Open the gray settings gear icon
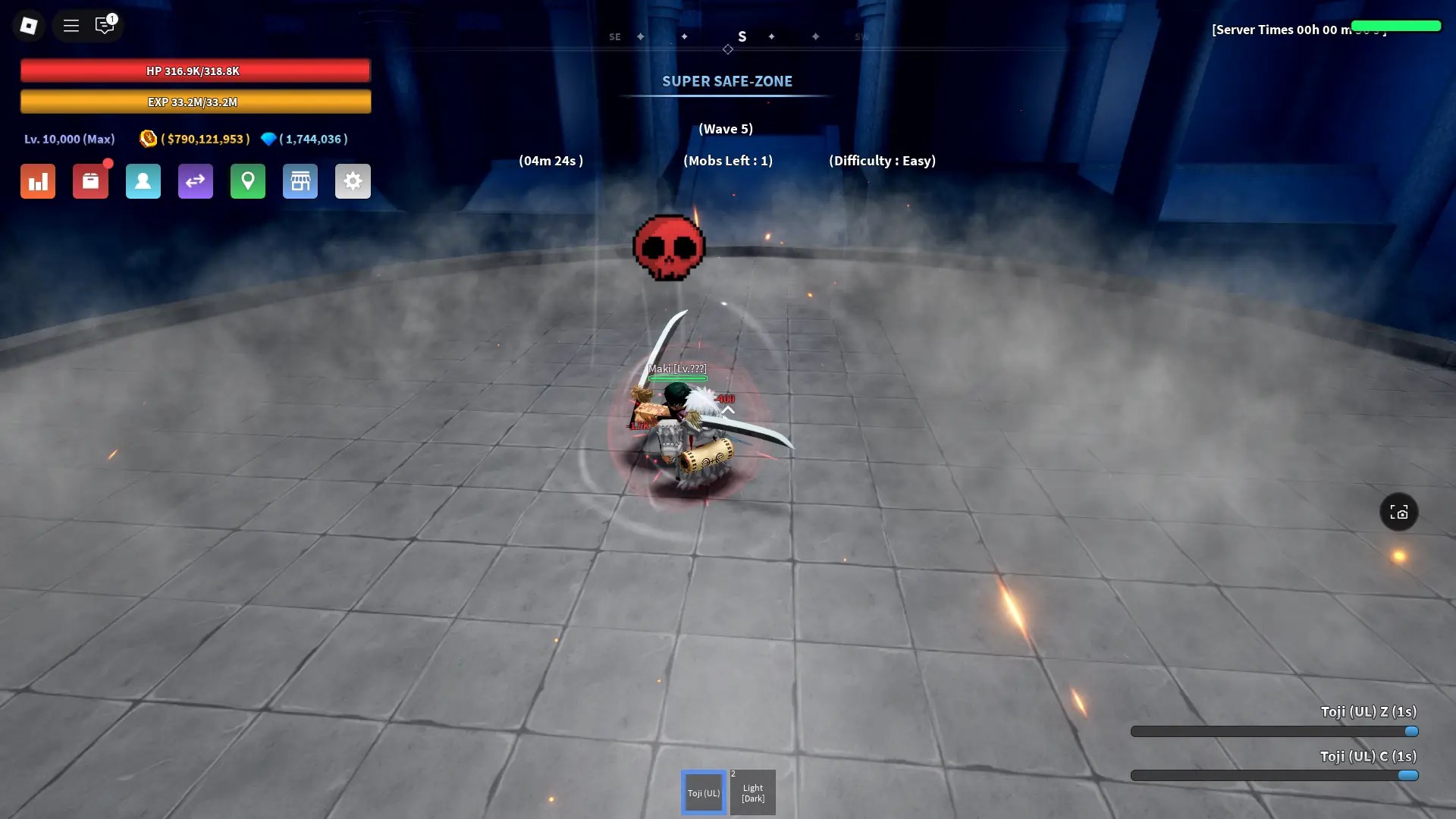1456x819 pixels. pos(353,181)
